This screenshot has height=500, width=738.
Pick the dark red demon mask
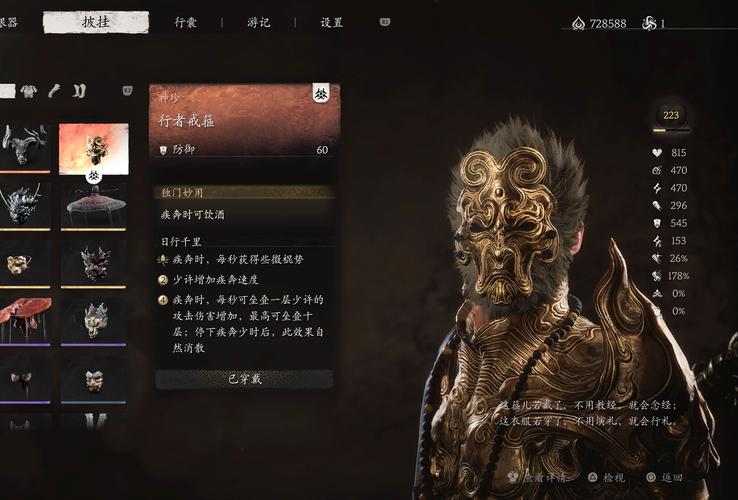pyautogui.click(x=93, y=263)
